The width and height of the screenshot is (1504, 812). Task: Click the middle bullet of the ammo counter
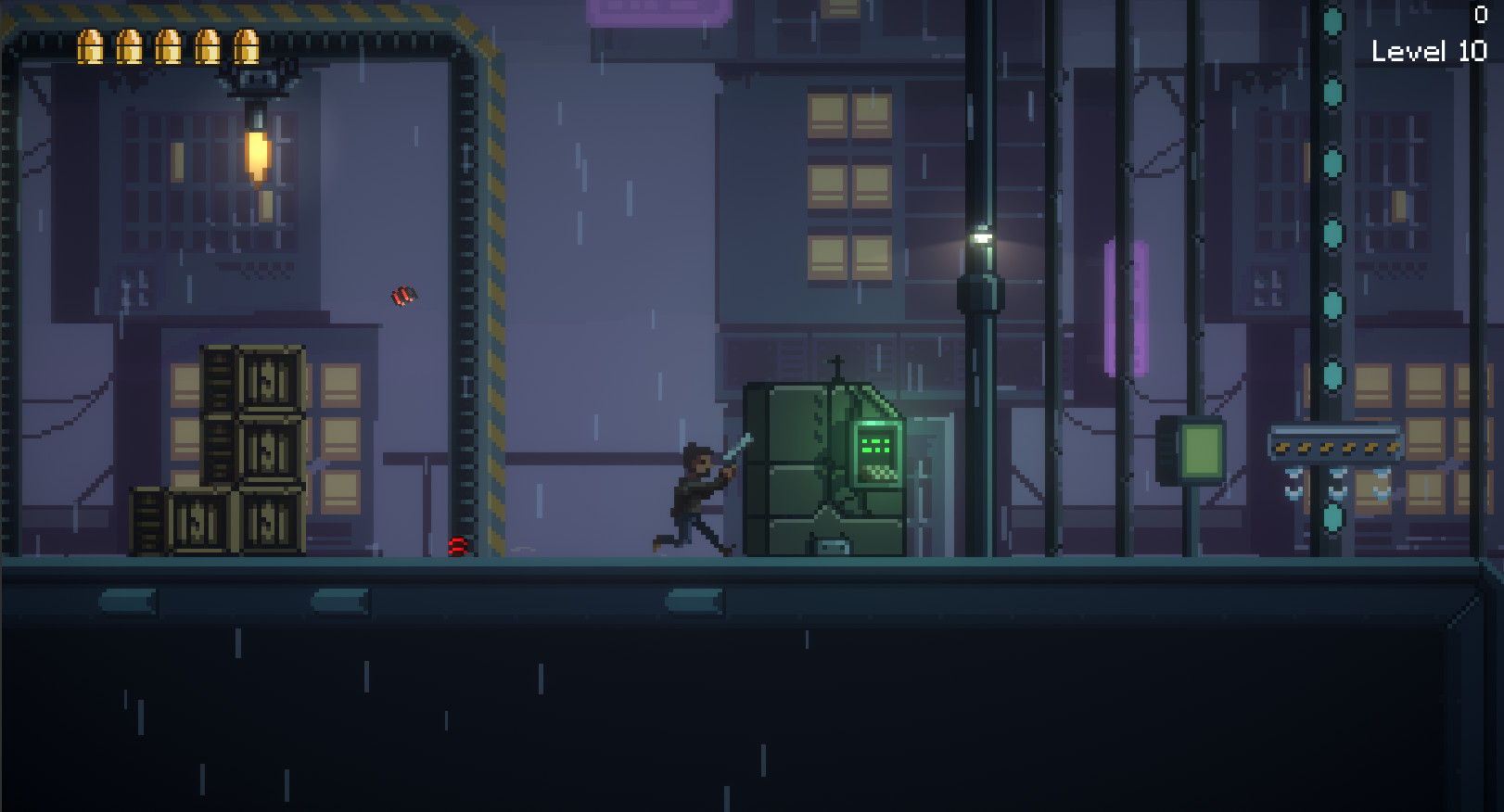(x=167, y=46)
